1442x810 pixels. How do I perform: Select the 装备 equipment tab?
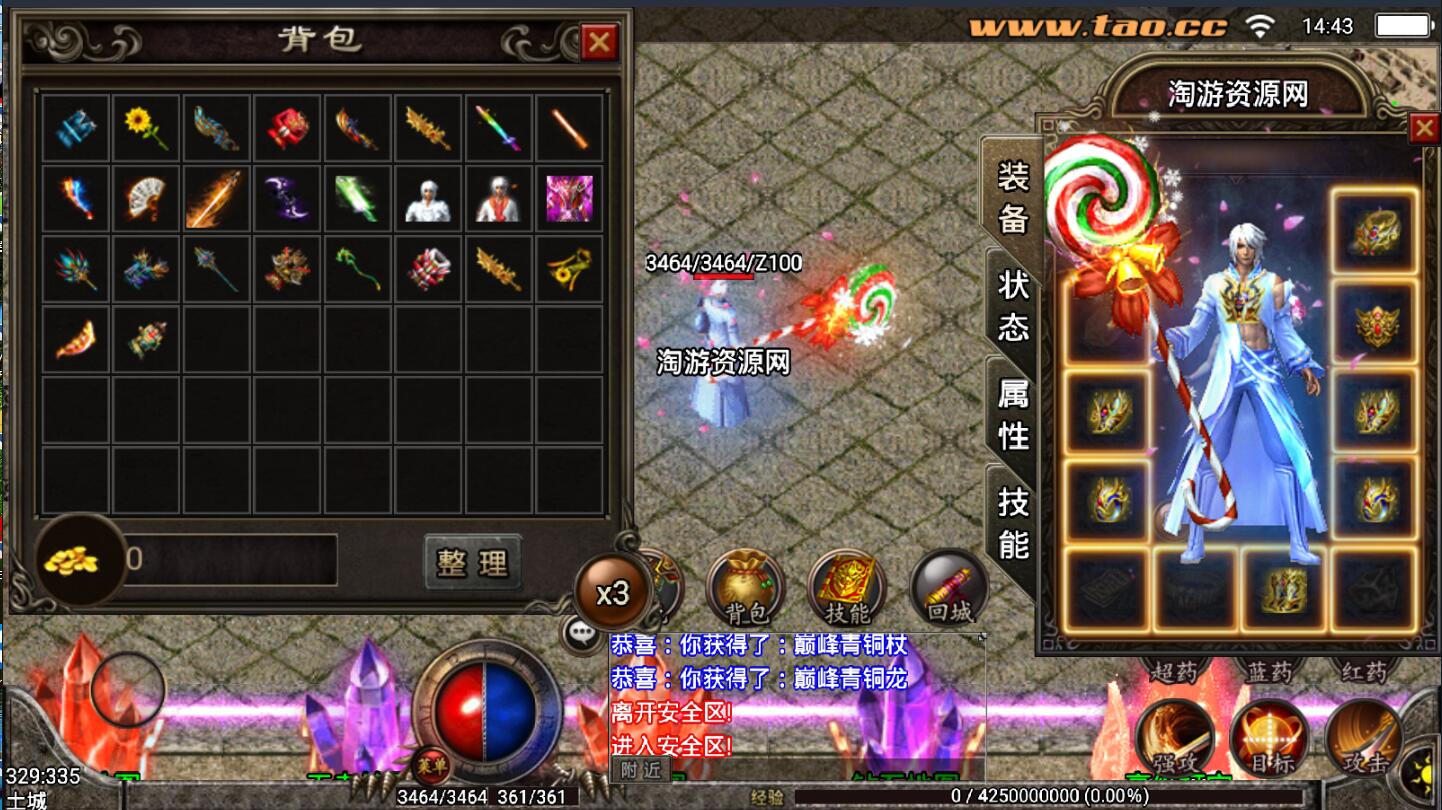[x=1013, y=196]
